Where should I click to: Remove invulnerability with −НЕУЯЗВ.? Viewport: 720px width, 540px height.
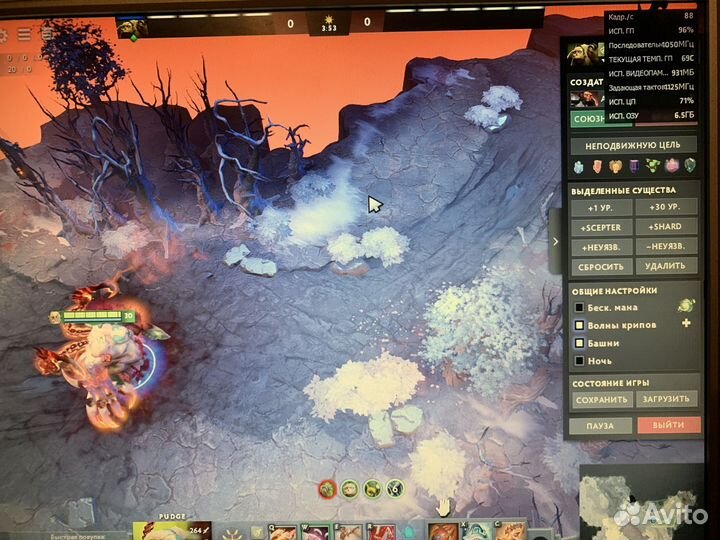[664, 247]
